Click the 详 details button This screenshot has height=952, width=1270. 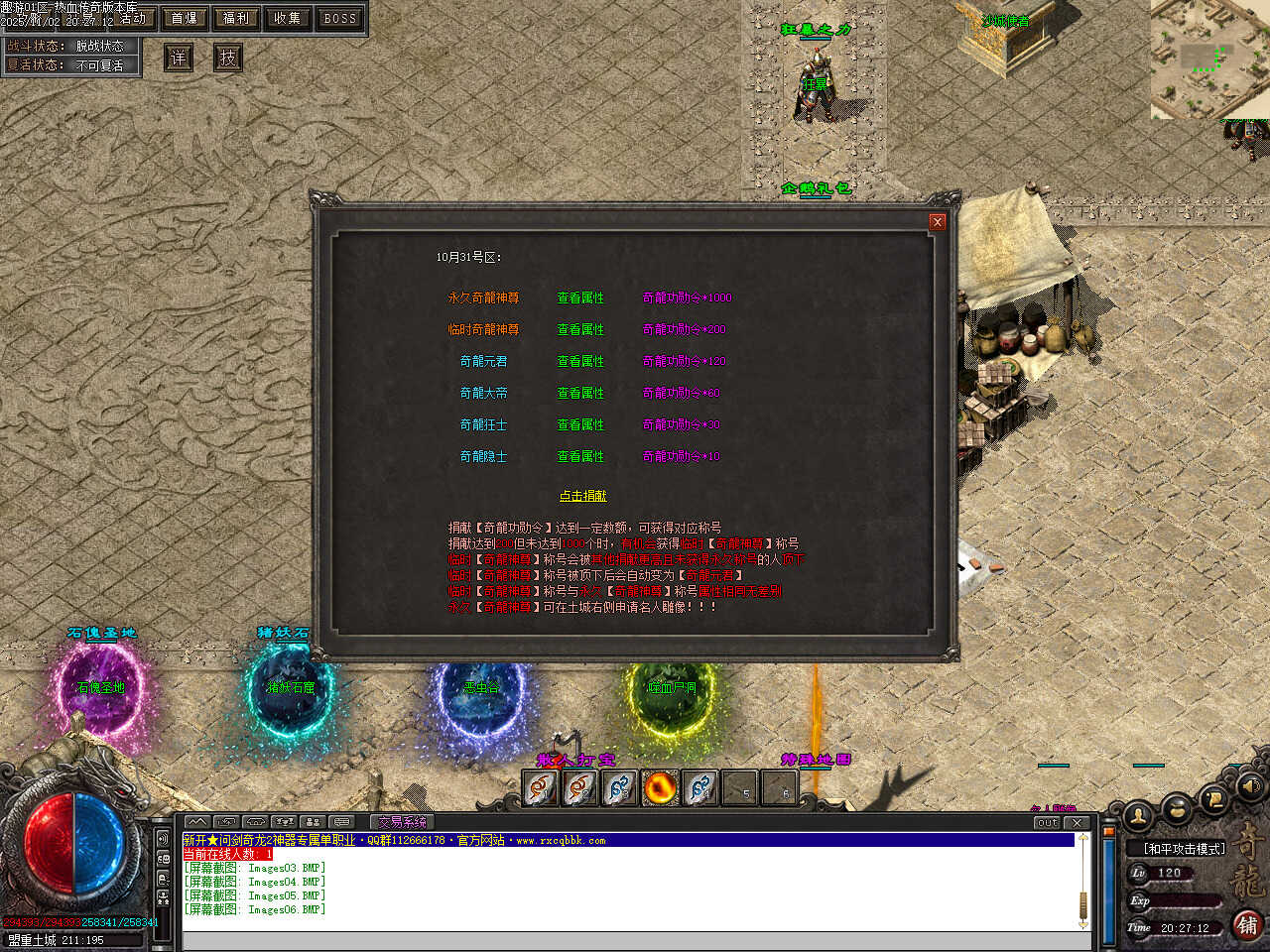pos(179,58)
